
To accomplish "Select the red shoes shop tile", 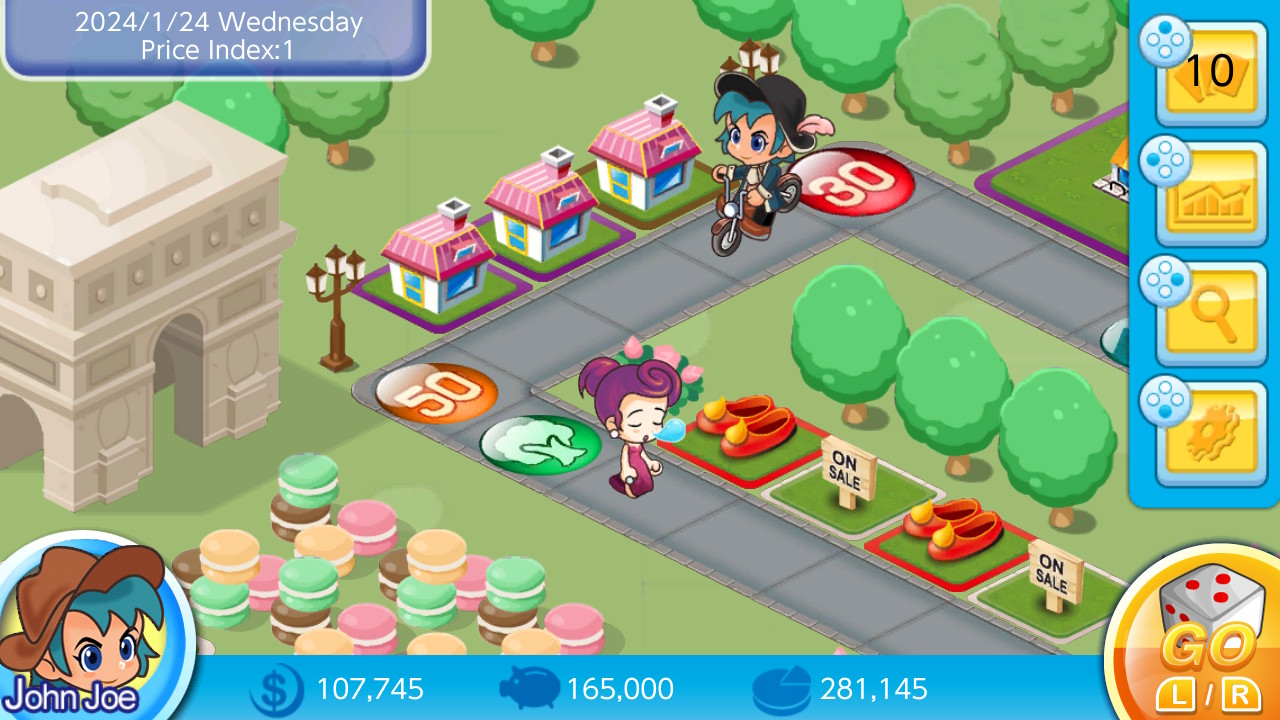I will [x=745, y=430].
